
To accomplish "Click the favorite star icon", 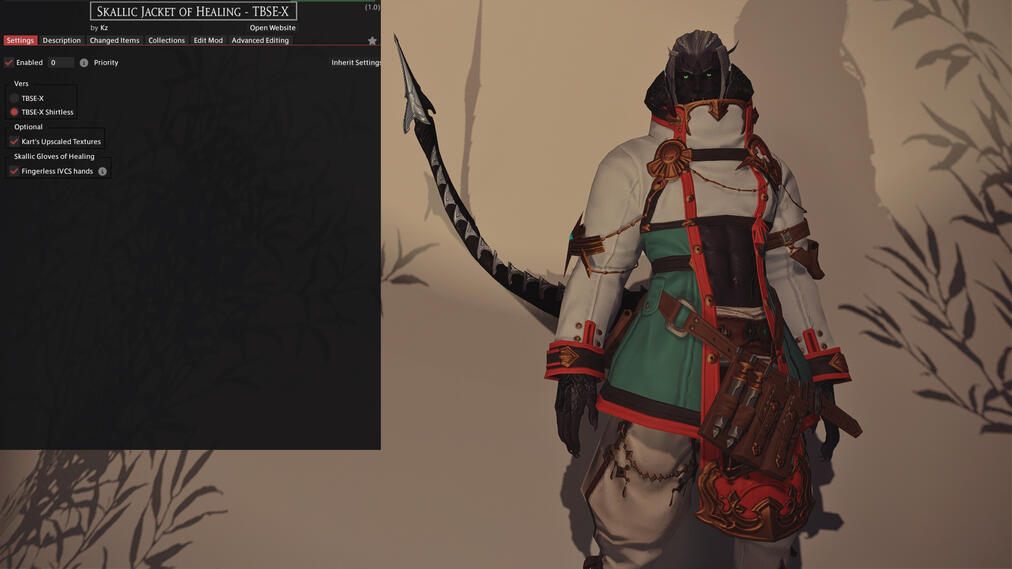I will pos(372,41).
